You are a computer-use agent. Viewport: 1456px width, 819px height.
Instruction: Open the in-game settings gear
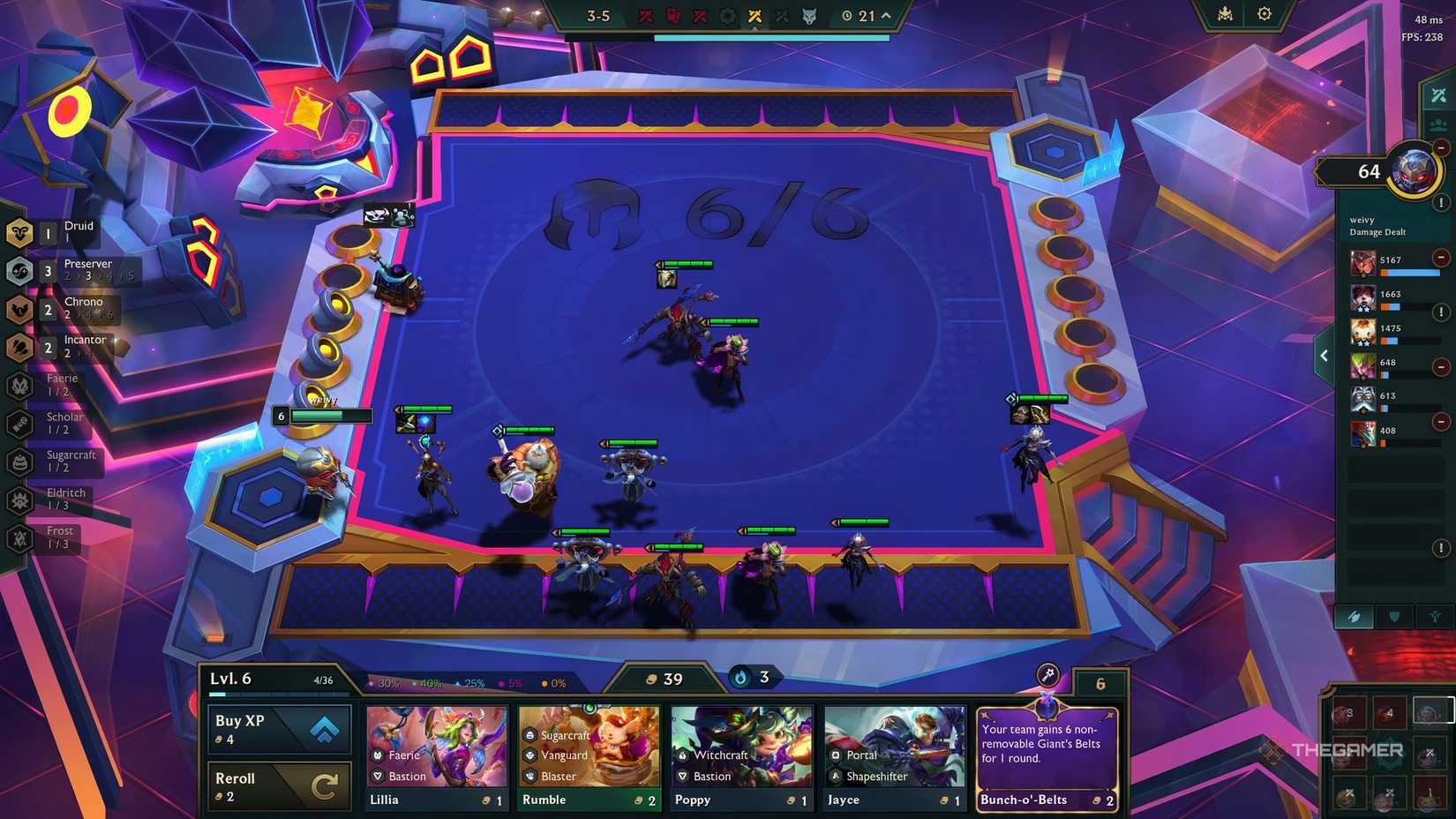1265,14
